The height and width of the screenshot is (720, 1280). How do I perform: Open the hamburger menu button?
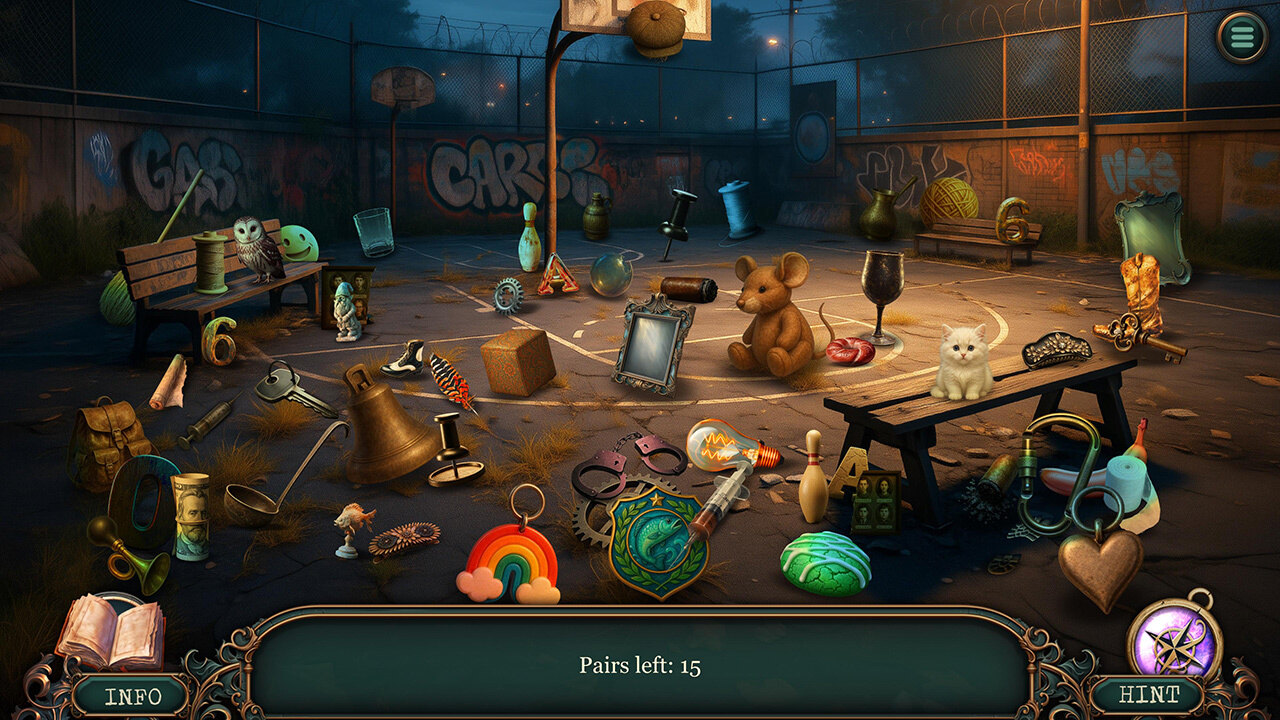[1241, 38]
